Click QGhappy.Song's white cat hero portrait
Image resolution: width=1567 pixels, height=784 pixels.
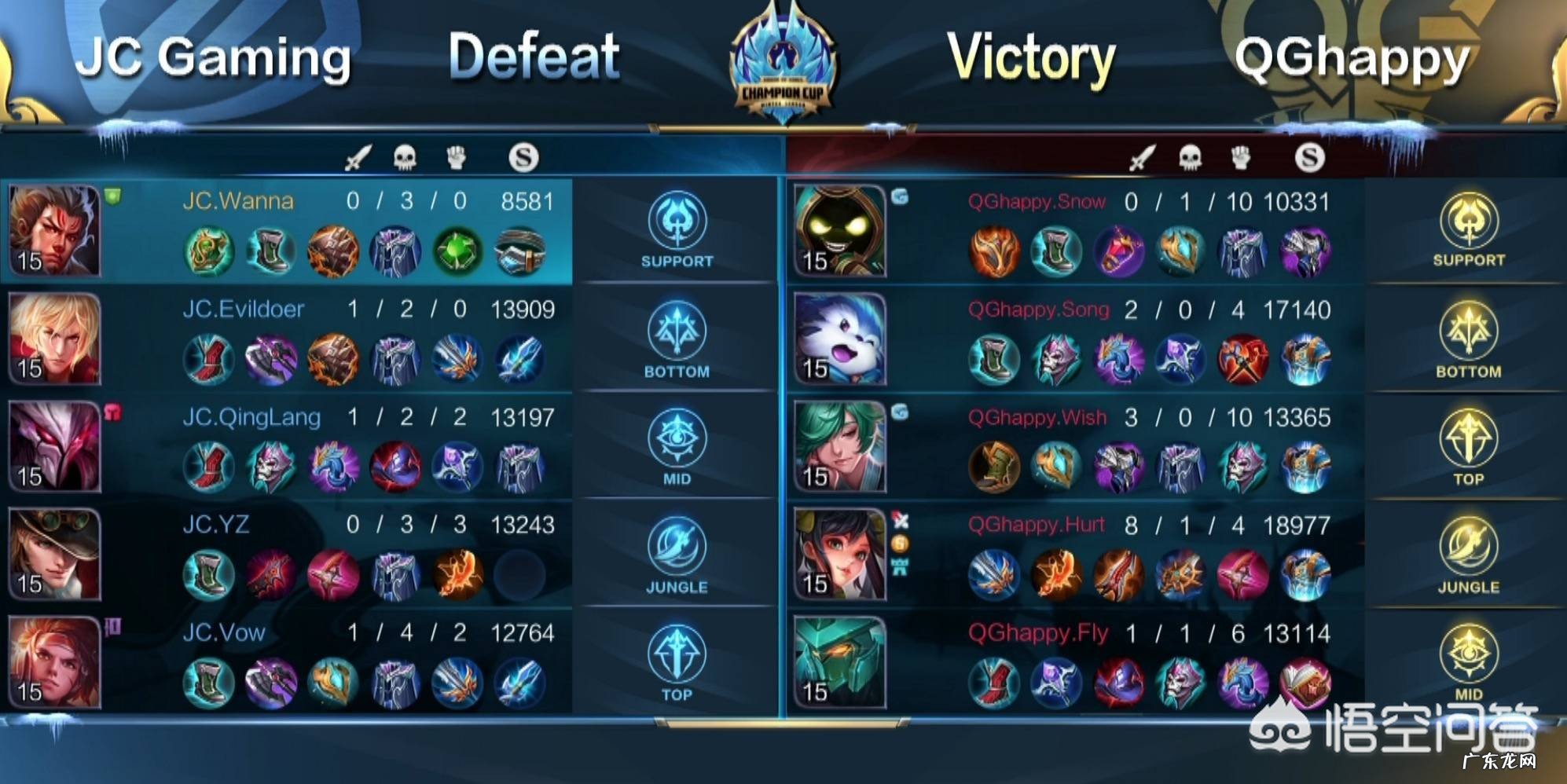(x=839, y=339)
